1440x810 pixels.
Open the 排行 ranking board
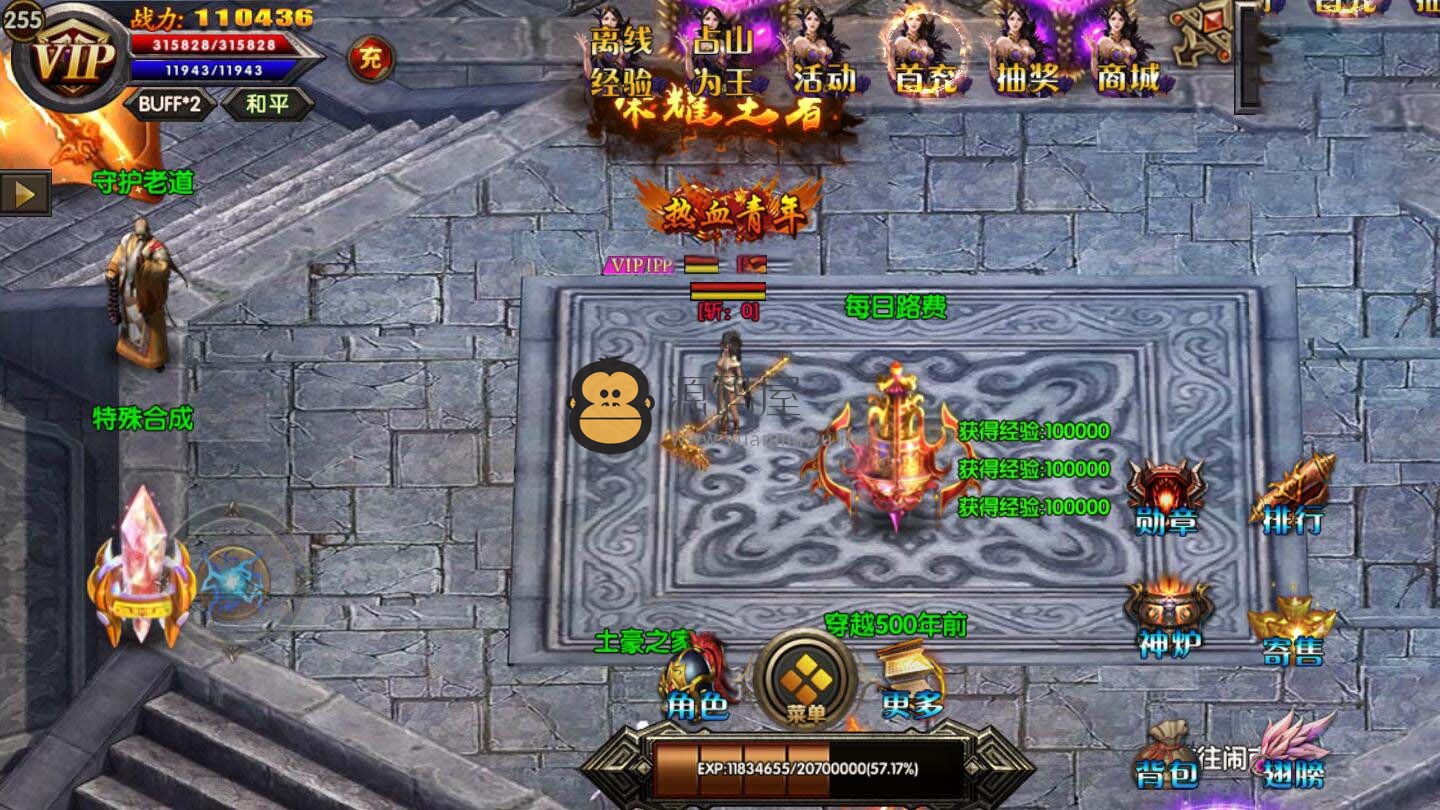tap(1292, 497)
